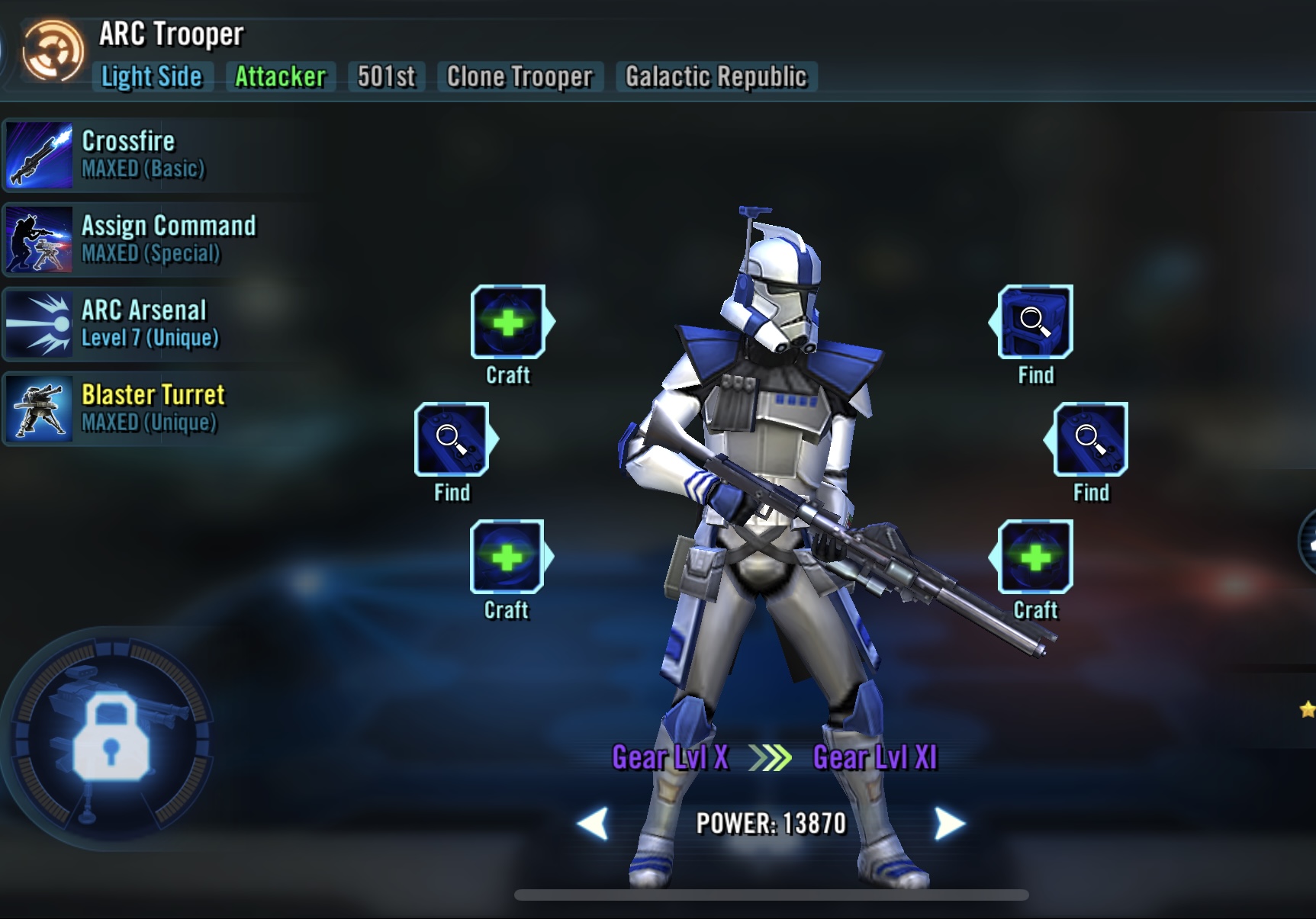The image size is (1316, 919).
Task: Go to the next character with the right arrow
Action: [x=949, y=824]
